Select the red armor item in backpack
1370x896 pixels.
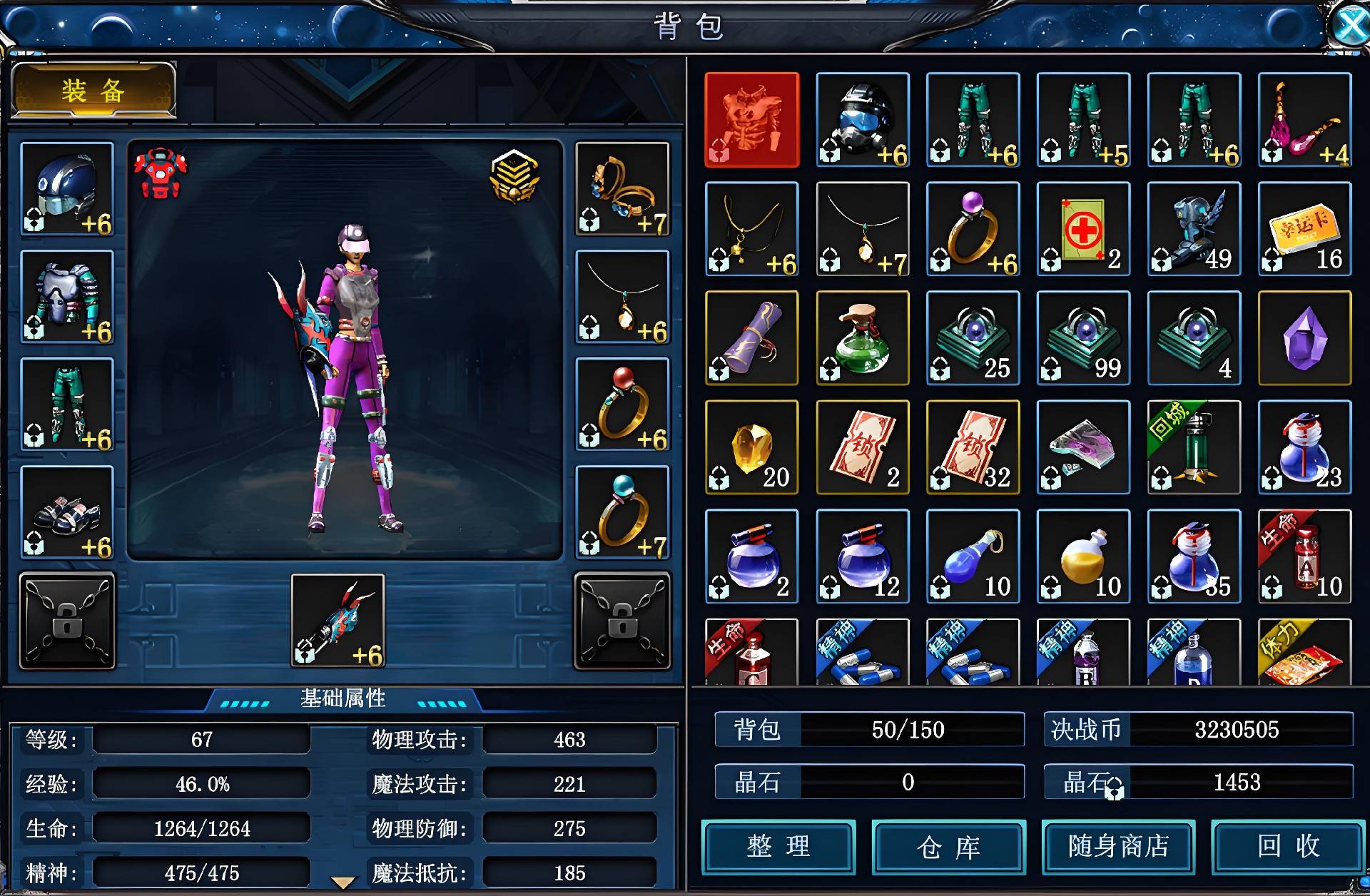(751, 120)
